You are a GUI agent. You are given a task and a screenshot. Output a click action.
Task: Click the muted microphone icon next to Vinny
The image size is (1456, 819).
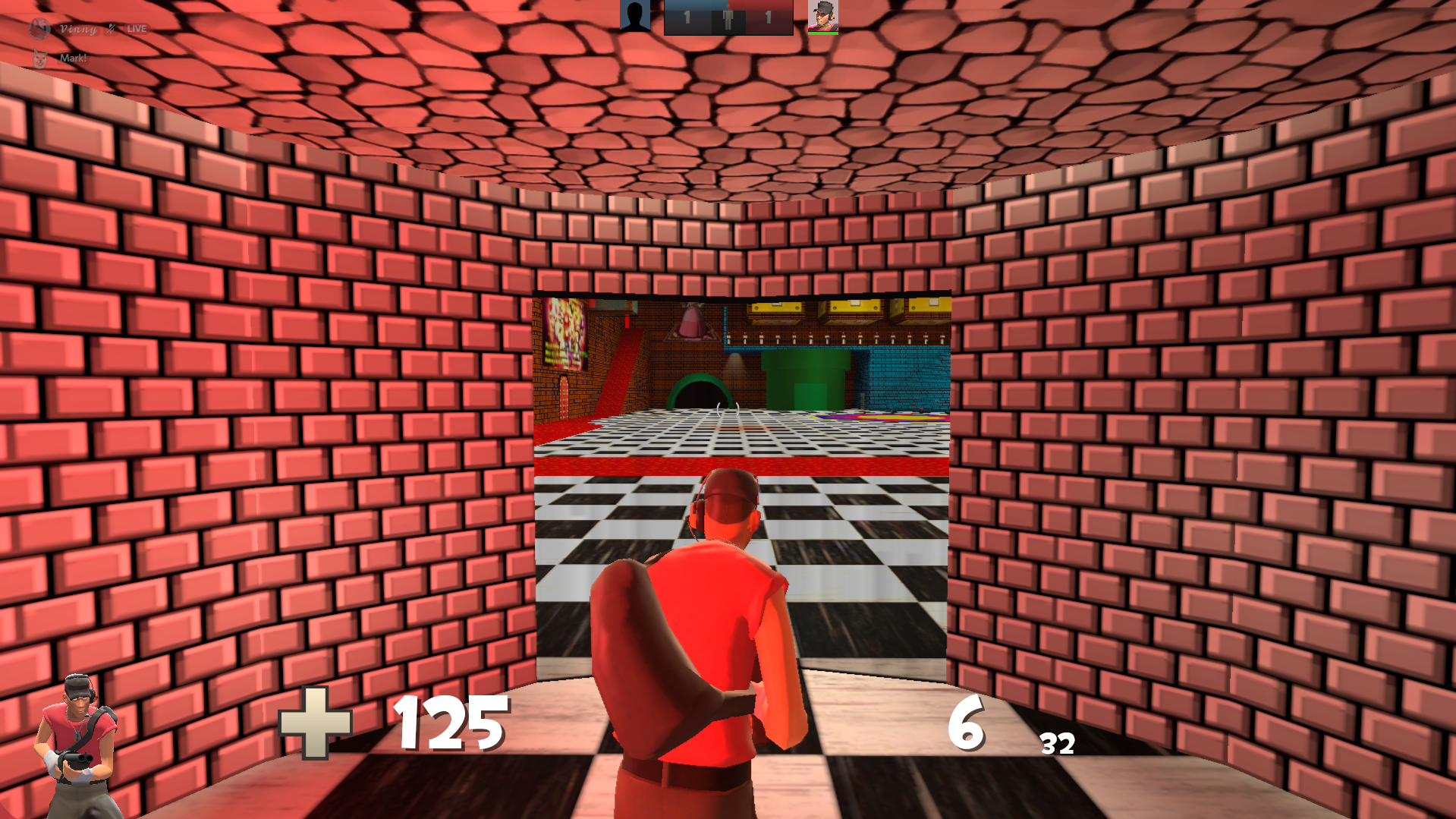tap(112, 29)
